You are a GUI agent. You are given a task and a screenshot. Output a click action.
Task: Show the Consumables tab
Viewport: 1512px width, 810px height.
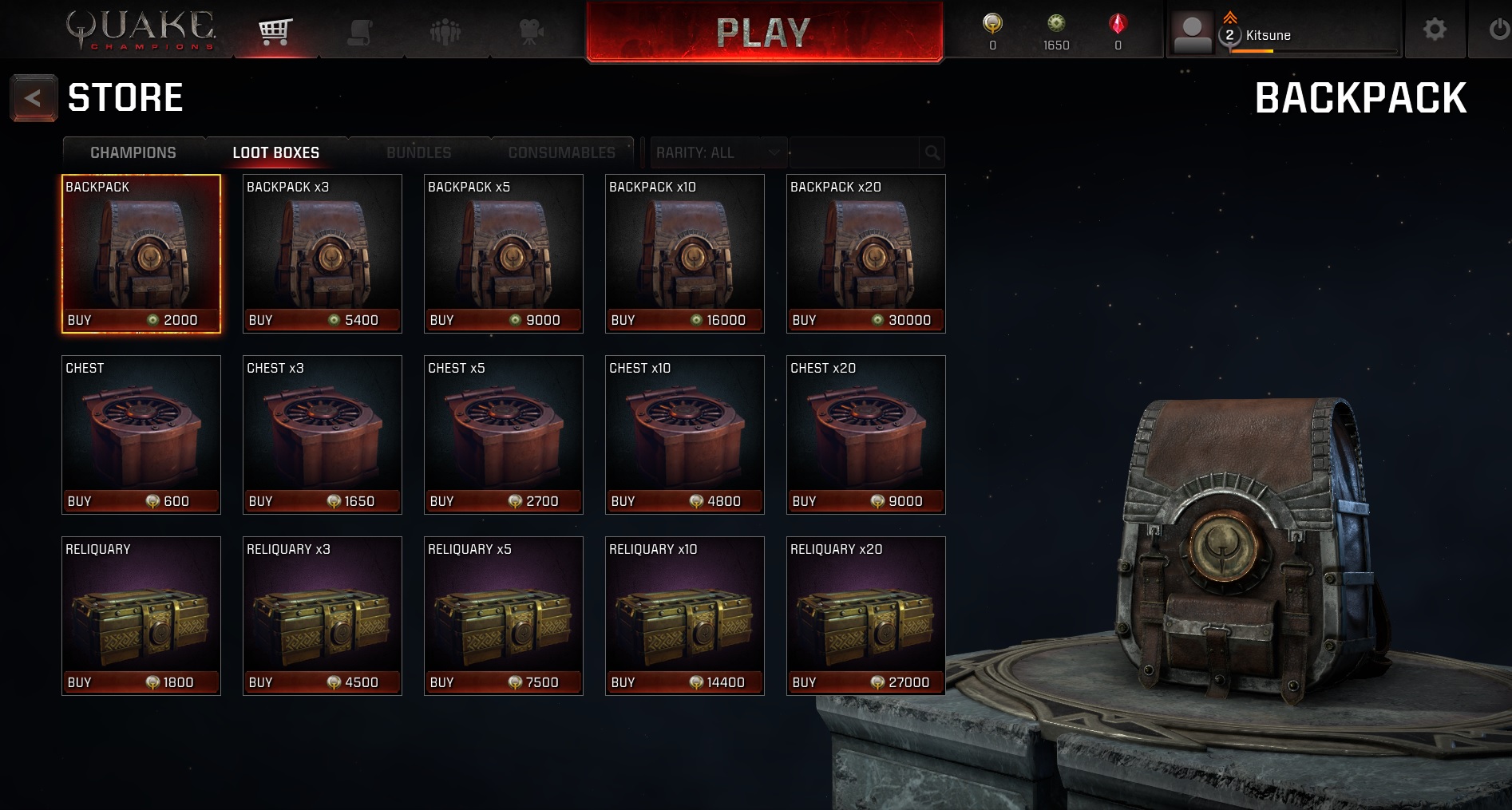click(561, 152)
